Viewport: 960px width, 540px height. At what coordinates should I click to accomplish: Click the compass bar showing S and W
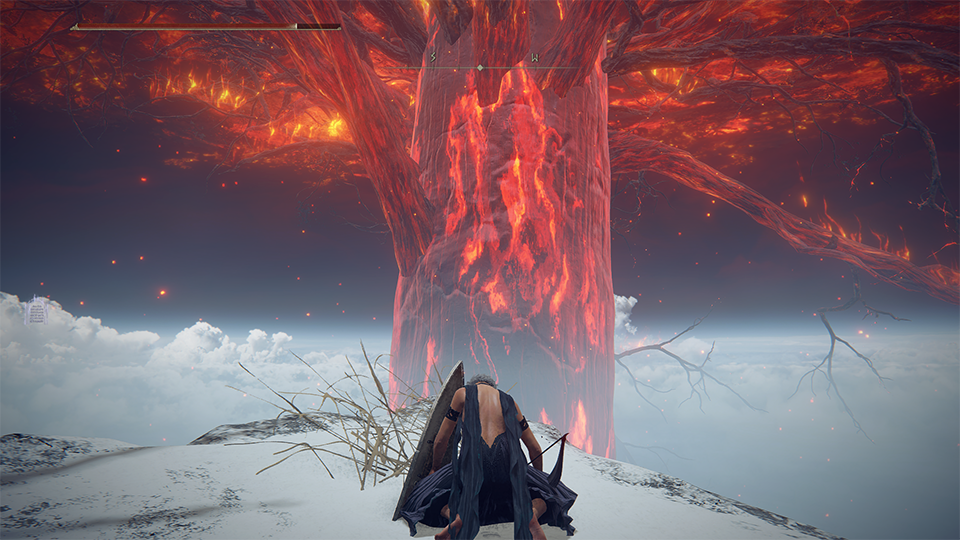coord(481,66)
